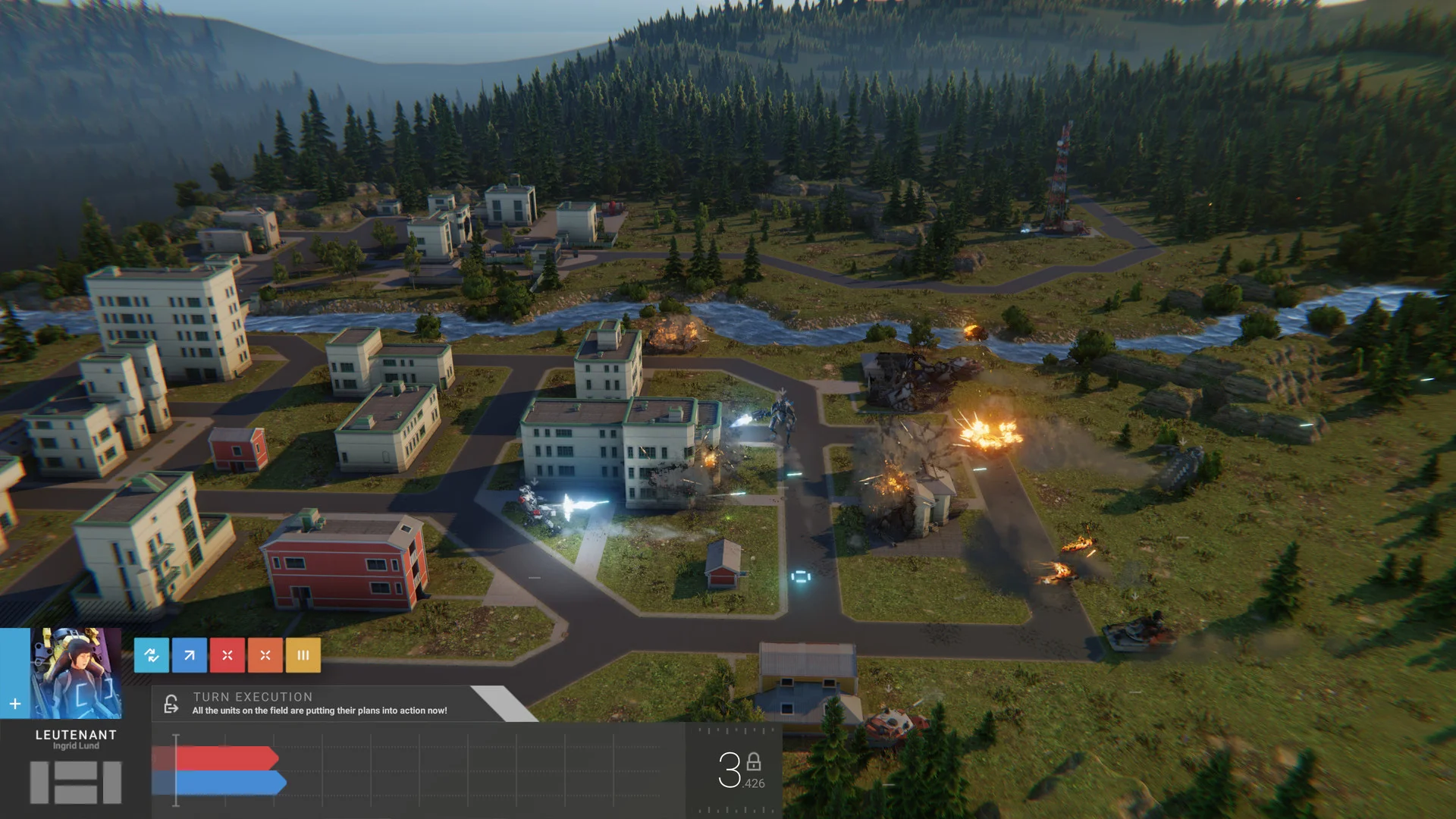Pick the orange crossed-arrows action button
The image size is (1456, 819).
click(x=265, y=655)
